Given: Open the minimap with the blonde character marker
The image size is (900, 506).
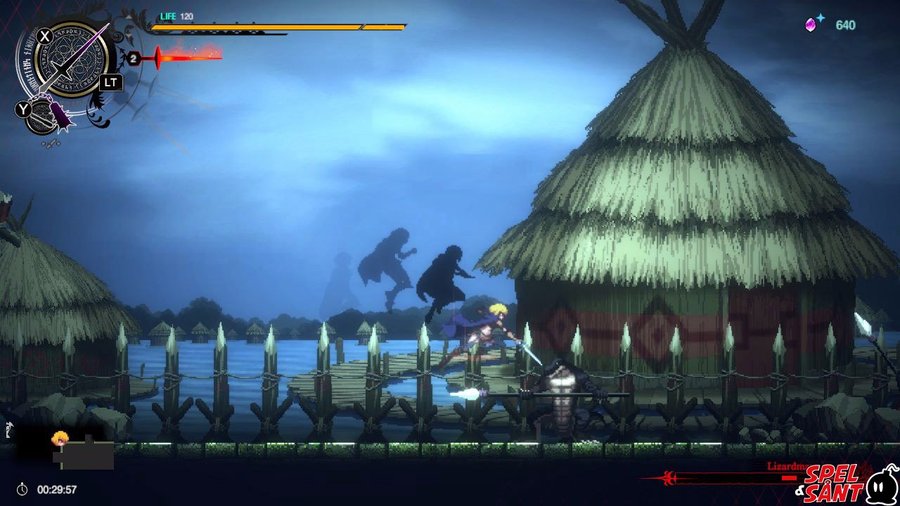Looking at the screenshot, I should pyautogui.click(x=68, y=447).
